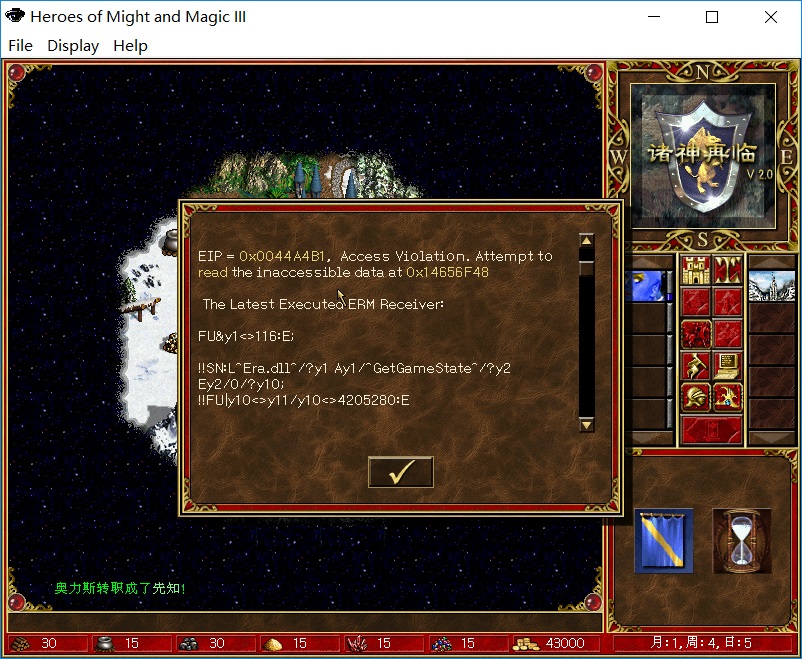
Task: Open the Kingdom Overview castle button
Action: (695, 270)
